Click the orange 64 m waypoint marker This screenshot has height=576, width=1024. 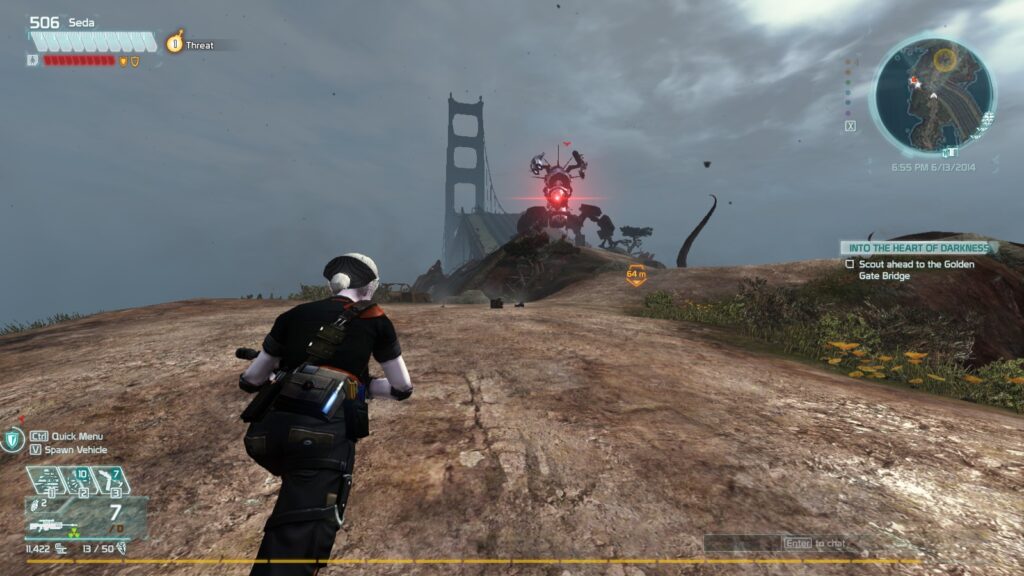(x=636, y=275)
